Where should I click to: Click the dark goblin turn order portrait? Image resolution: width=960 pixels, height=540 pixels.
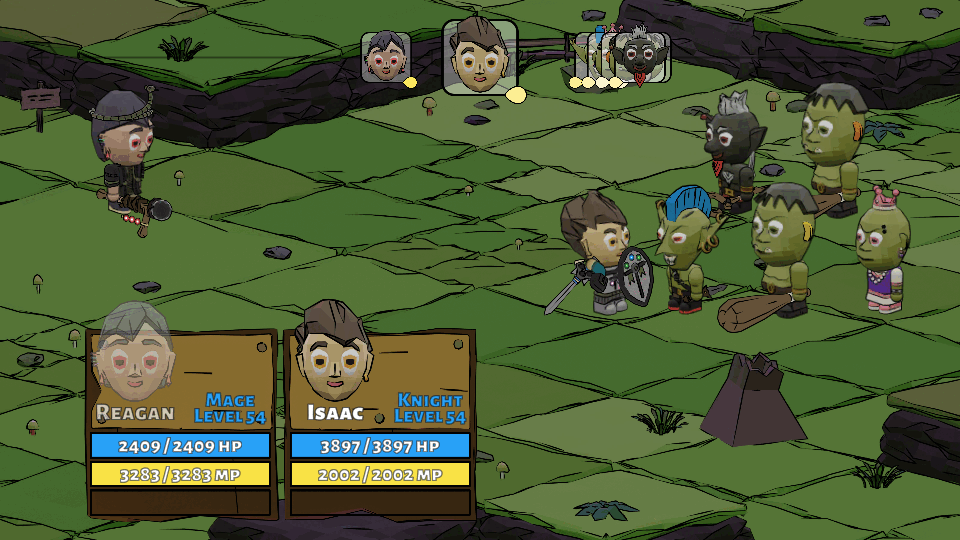[x=640, y=57]
